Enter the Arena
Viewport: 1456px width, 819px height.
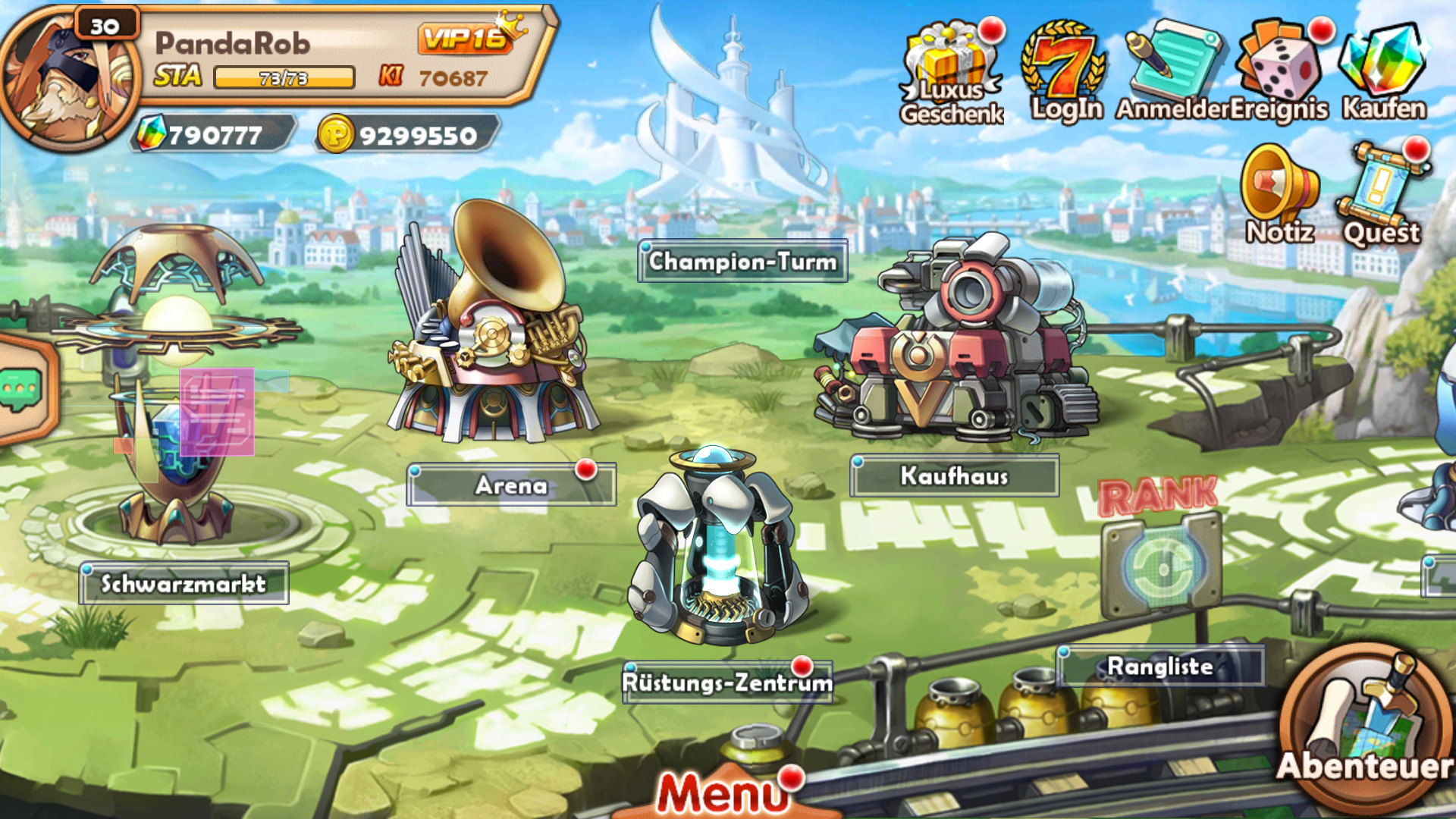coord(510,485)
